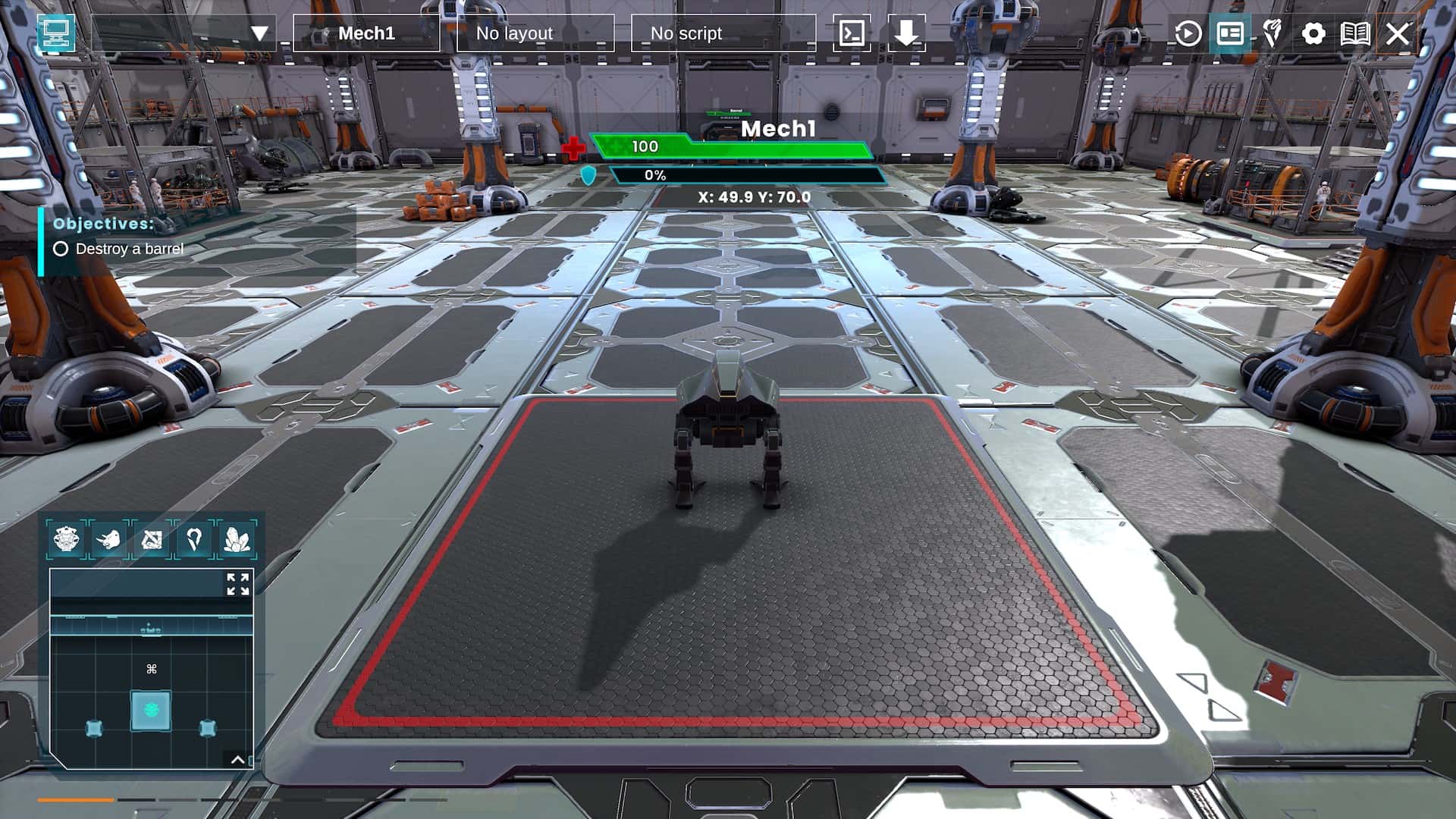The width and height of the screenshot is (1456, 819).
Task: Click the replay/restart icon
Action: pyautogui.click(x=1187, y=33)
